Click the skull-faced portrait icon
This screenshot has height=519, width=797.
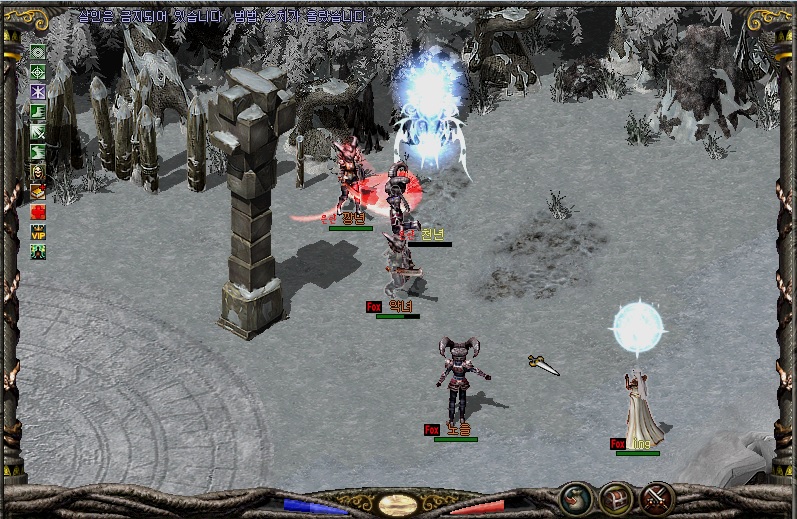click(x=38, y=172)
